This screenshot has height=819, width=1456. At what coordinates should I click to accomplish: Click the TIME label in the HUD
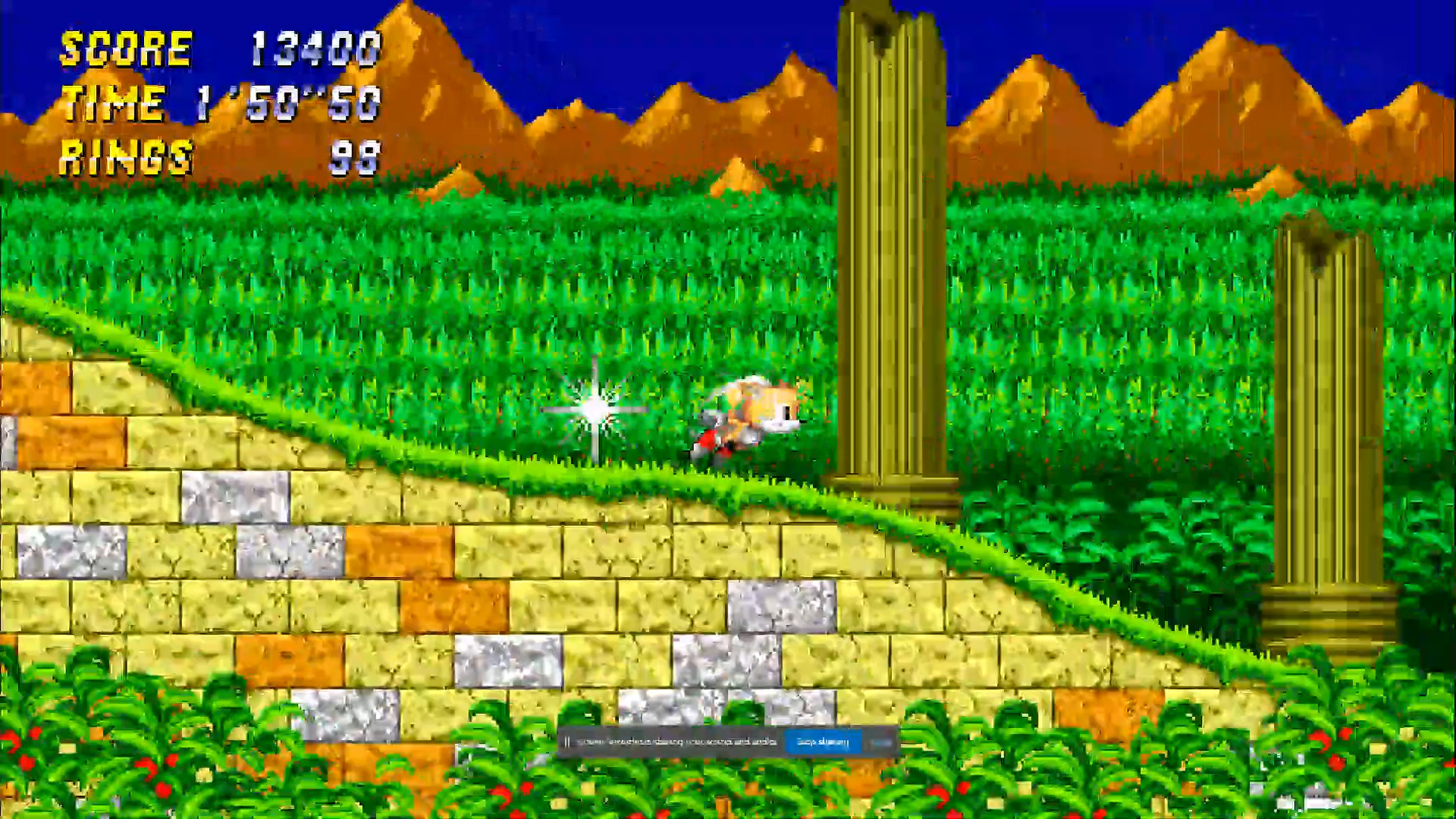114,104
